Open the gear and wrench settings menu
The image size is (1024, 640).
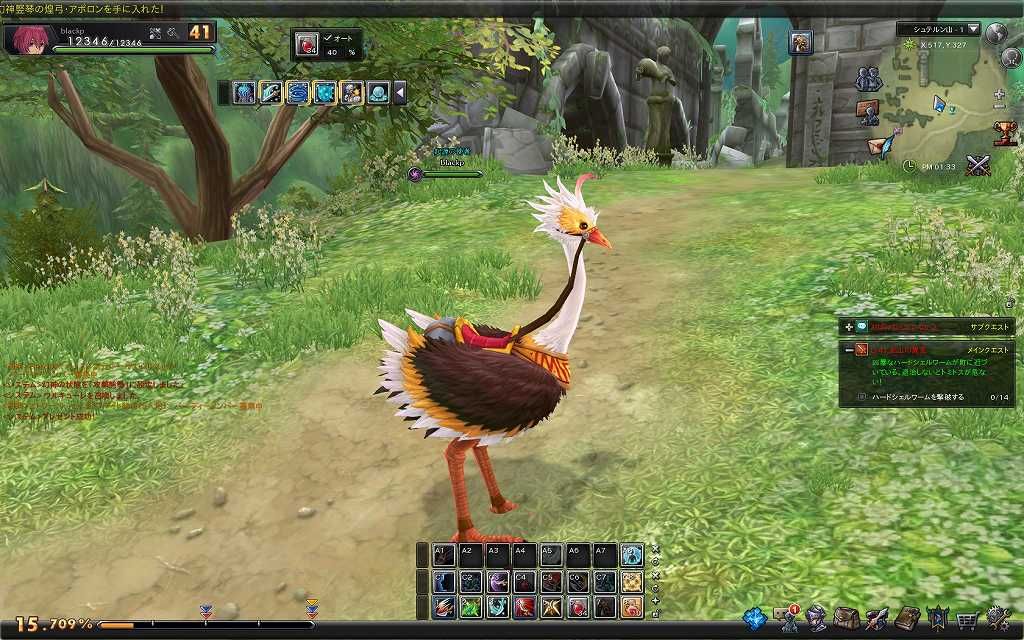click(997, 618)
